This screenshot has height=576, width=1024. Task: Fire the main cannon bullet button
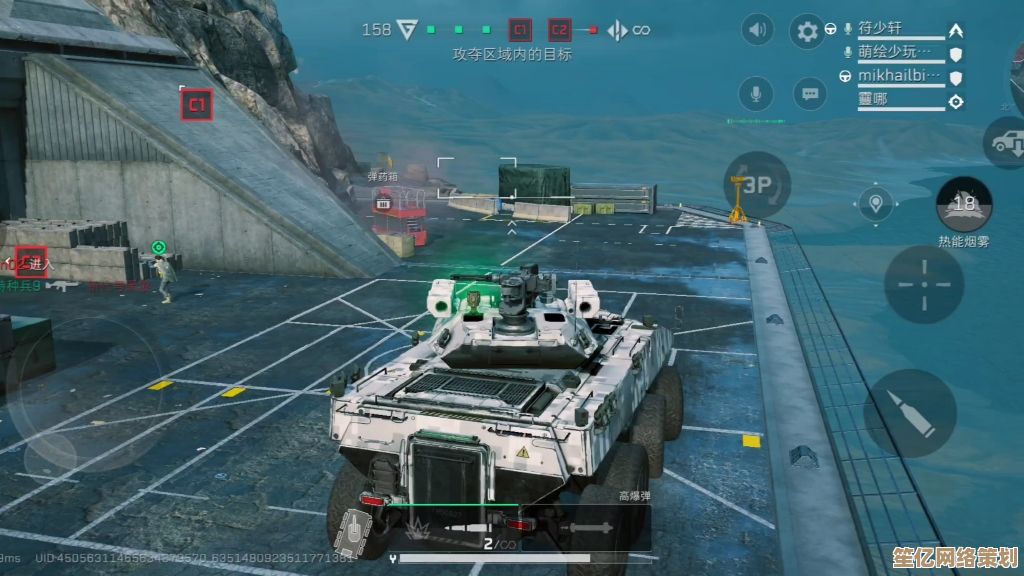tap(910, 412)
